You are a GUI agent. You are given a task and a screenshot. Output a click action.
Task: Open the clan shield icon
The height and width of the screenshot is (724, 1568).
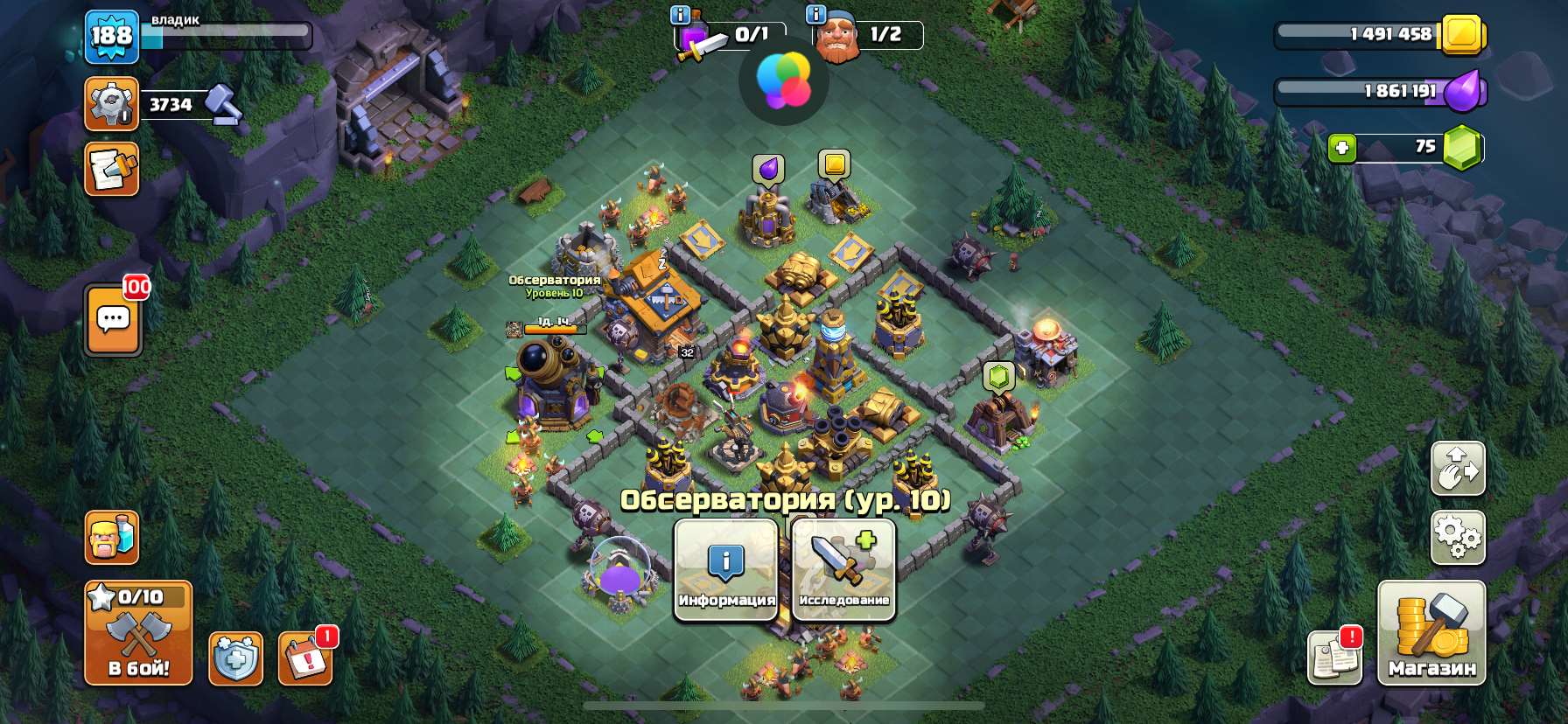[x=234, y=660]
